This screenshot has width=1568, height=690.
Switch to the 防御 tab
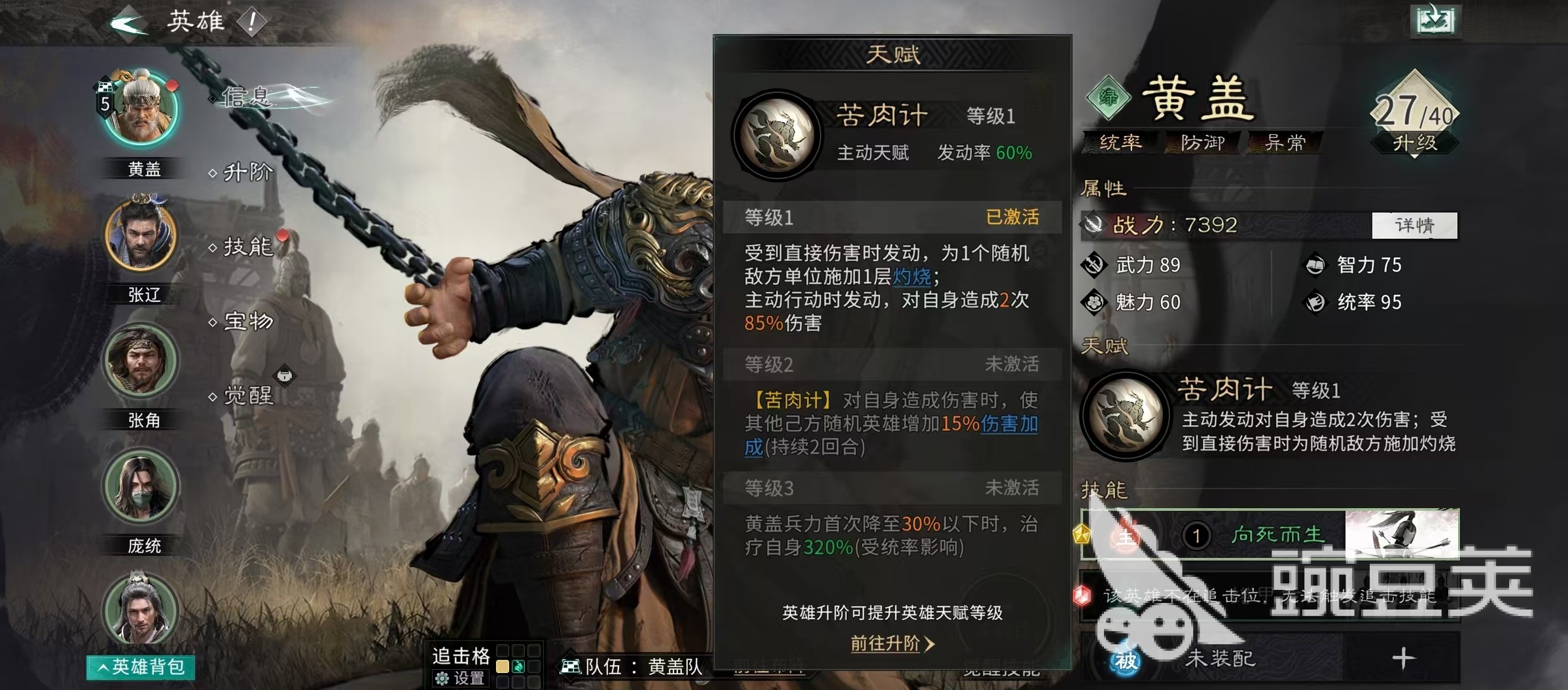(x=1203, y=144)
